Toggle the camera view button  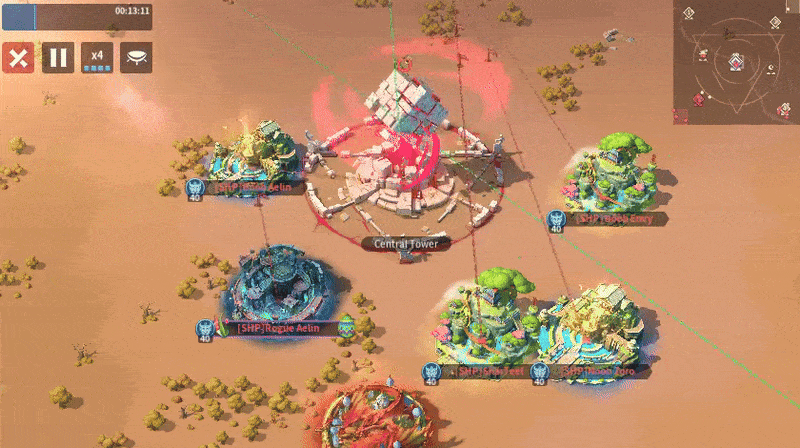tap(136, 57)
